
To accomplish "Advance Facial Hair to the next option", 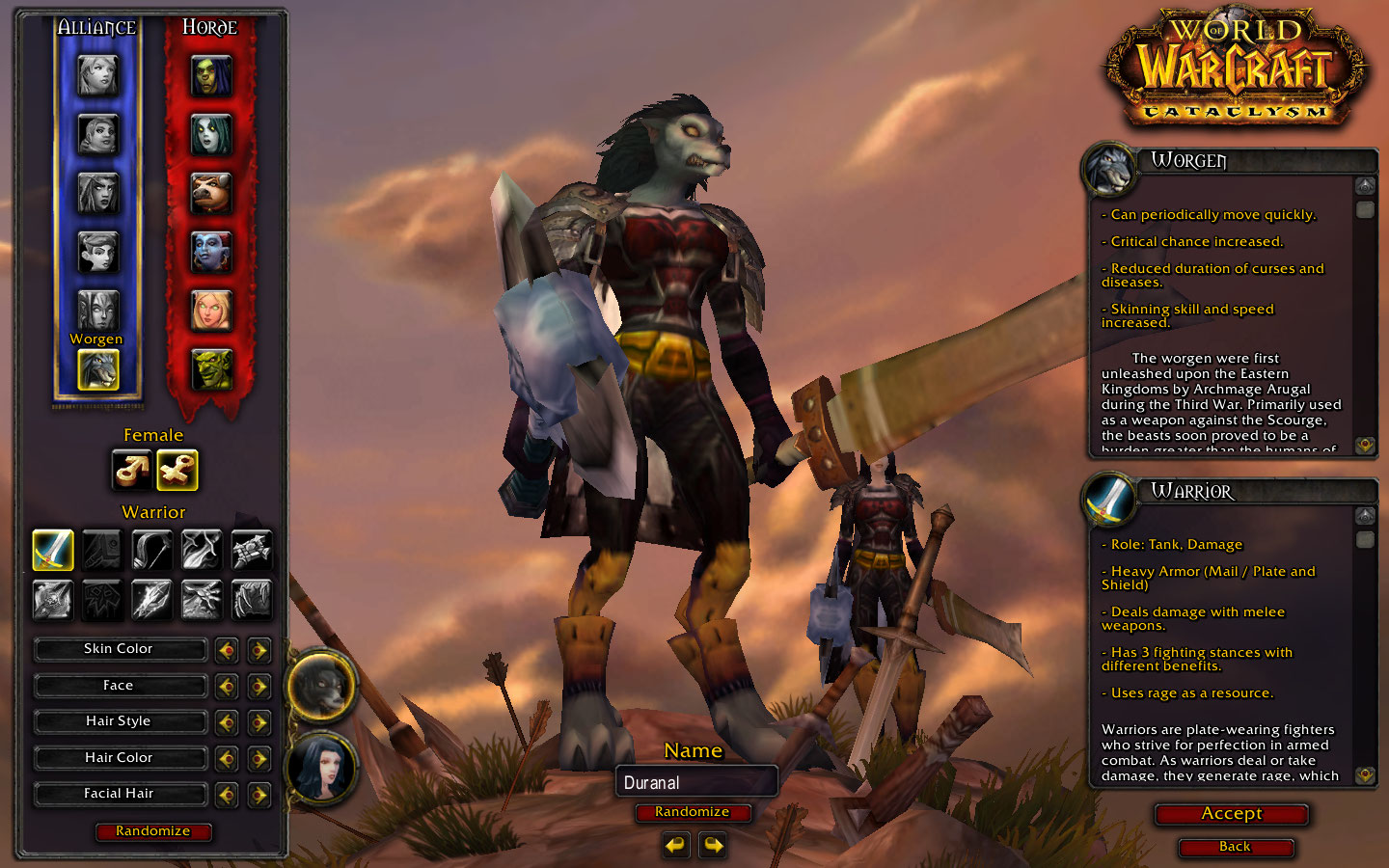I will click(x=259, y=795).
